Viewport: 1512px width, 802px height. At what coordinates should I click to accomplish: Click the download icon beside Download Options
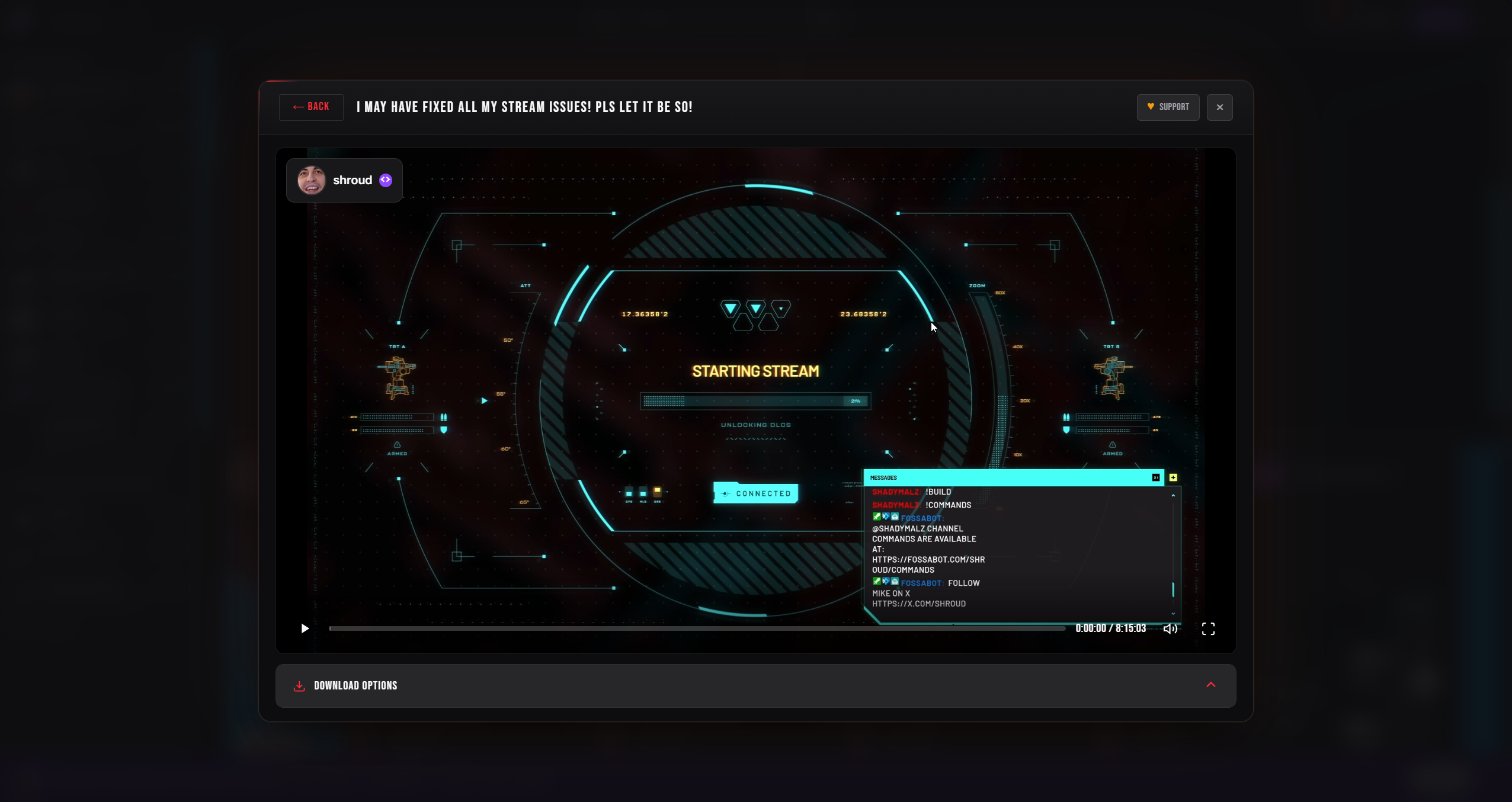pyautogui.click(x=300, y=685)
